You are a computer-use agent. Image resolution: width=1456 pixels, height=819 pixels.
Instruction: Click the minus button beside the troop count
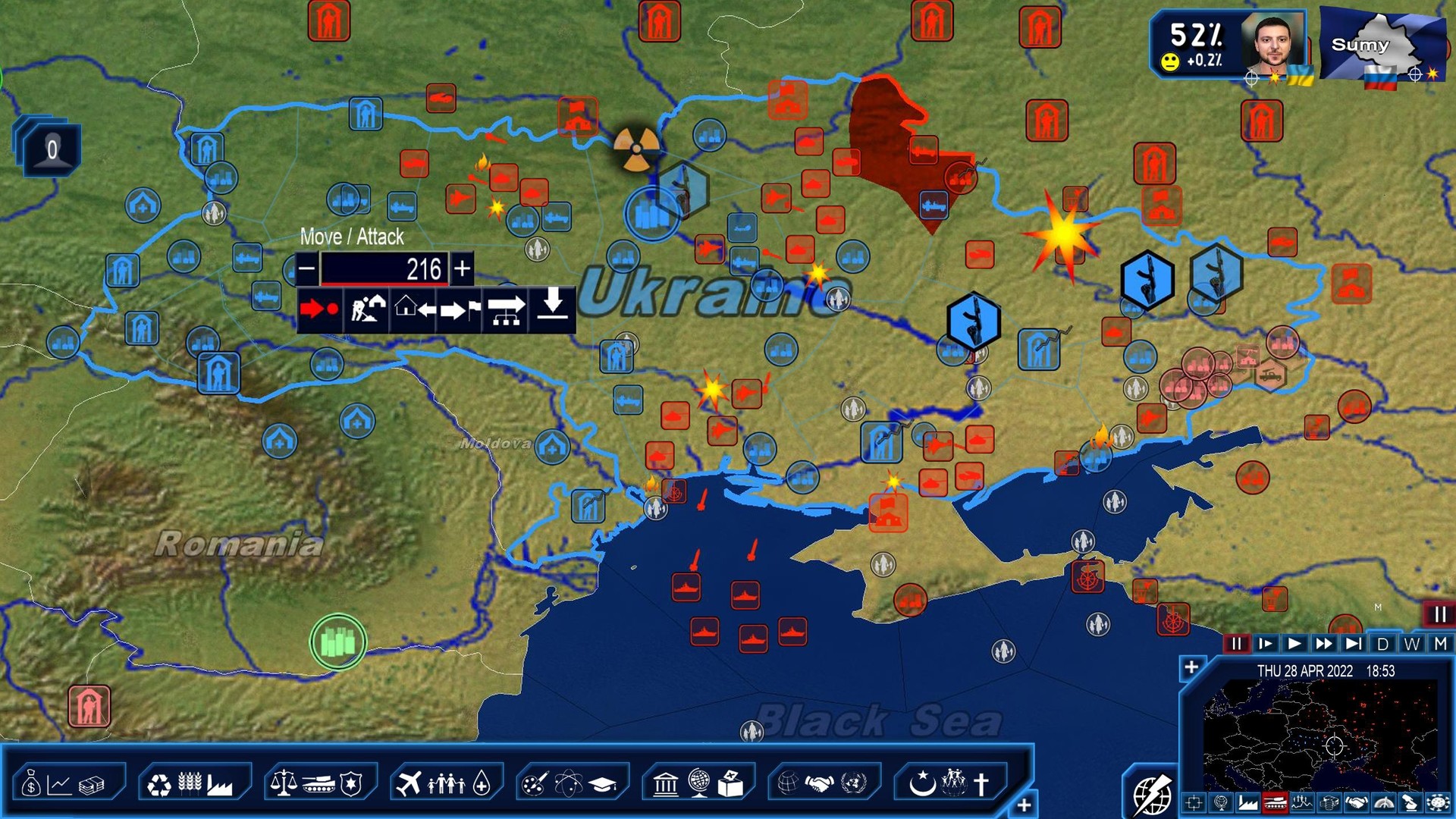click(x=306, y=268)
